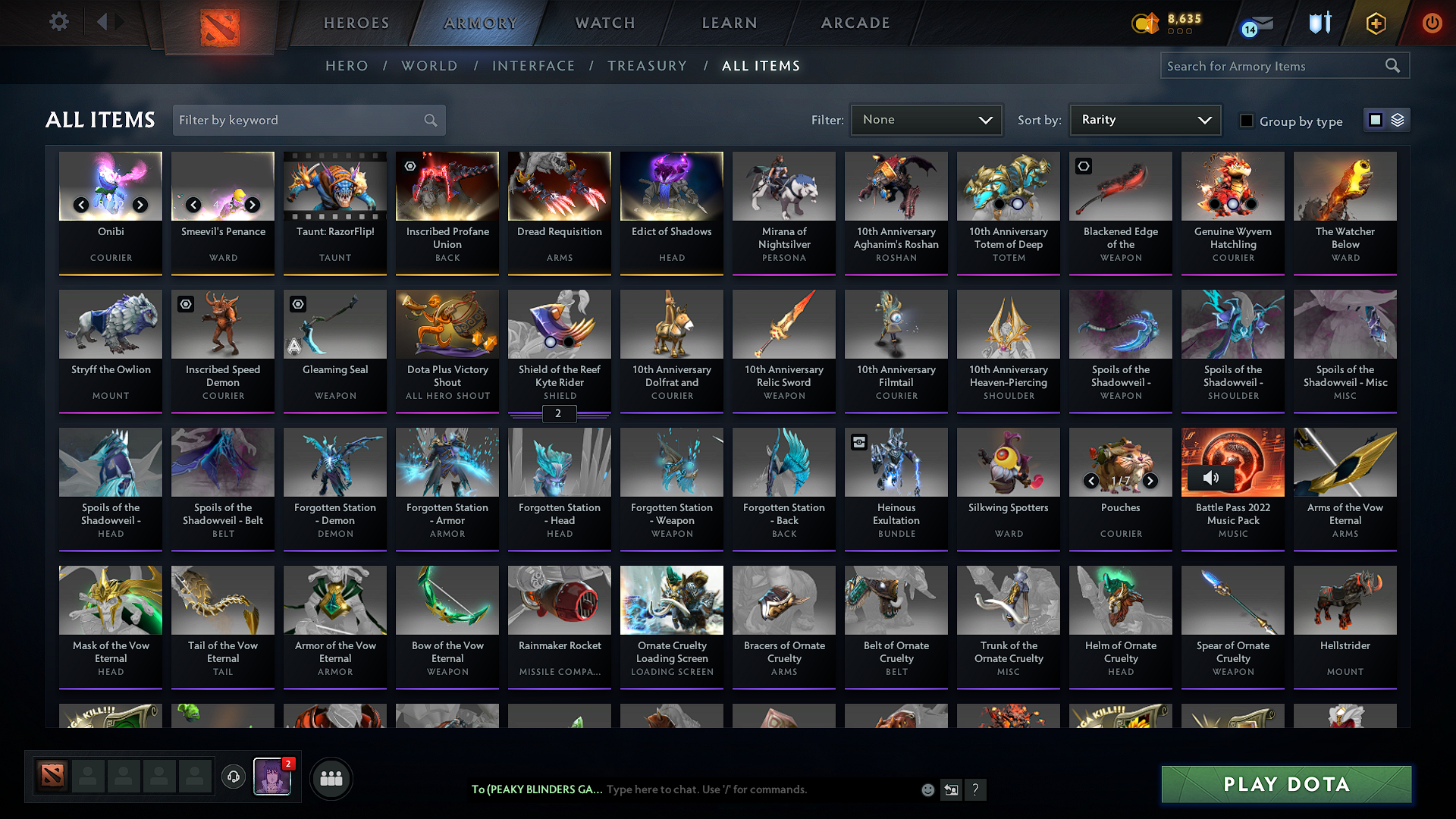Open the settings gear menu

tap(59, 22)
